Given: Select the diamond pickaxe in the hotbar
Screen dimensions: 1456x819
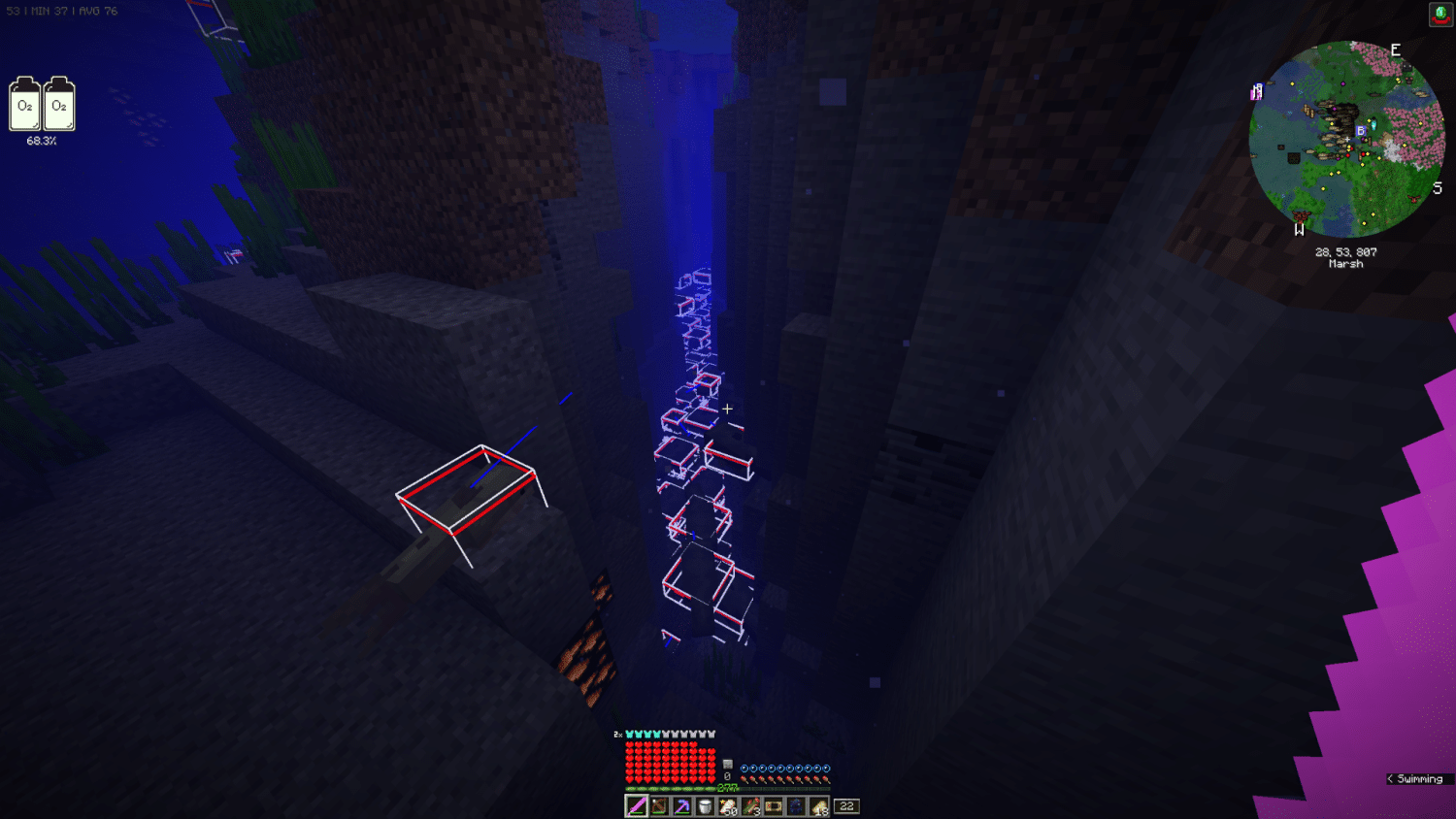Looking at the screenshot, I should 681,804.
